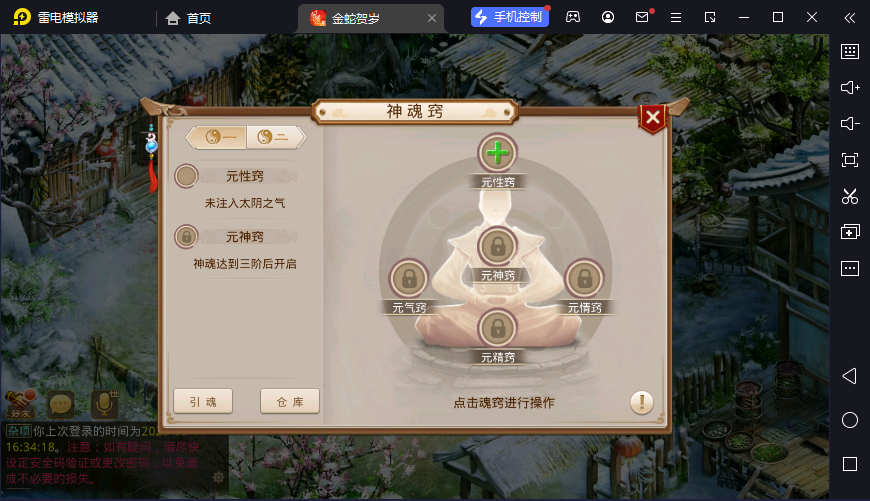Screen dimensions: 870x501
Task: Choose the locked 元气窍 node
Action: pyautogui.click(x=408, y=278)
